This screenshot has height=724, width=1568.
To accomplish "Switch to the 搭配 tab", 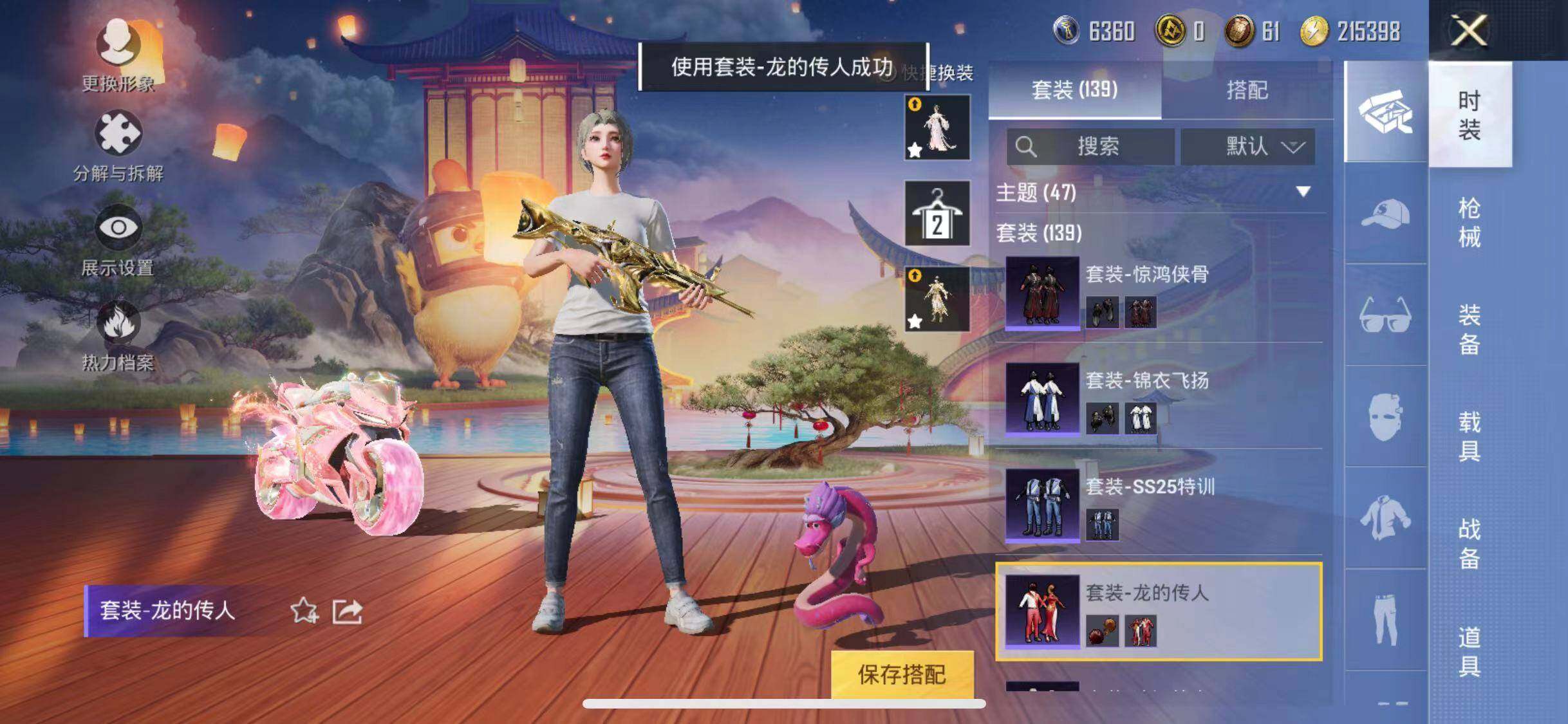I will pyautogui.click(x=1247, y=90).
